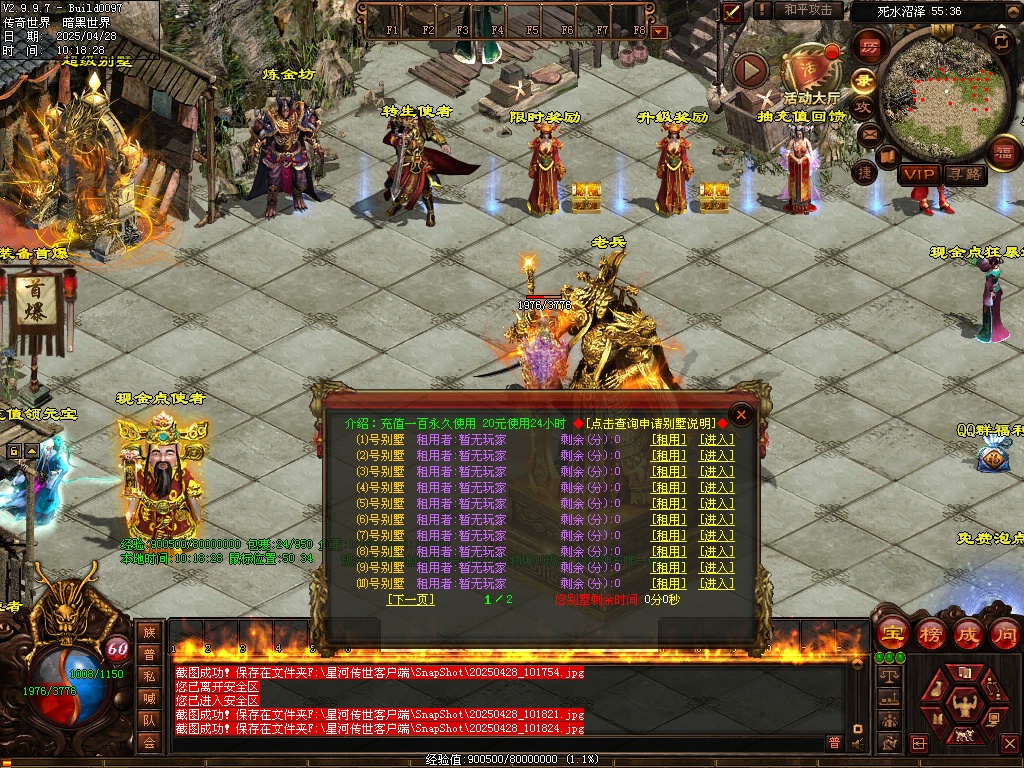1024x768 pixels.
Task: Go to next page with 下一页
Action: click(x=411, y=599)
